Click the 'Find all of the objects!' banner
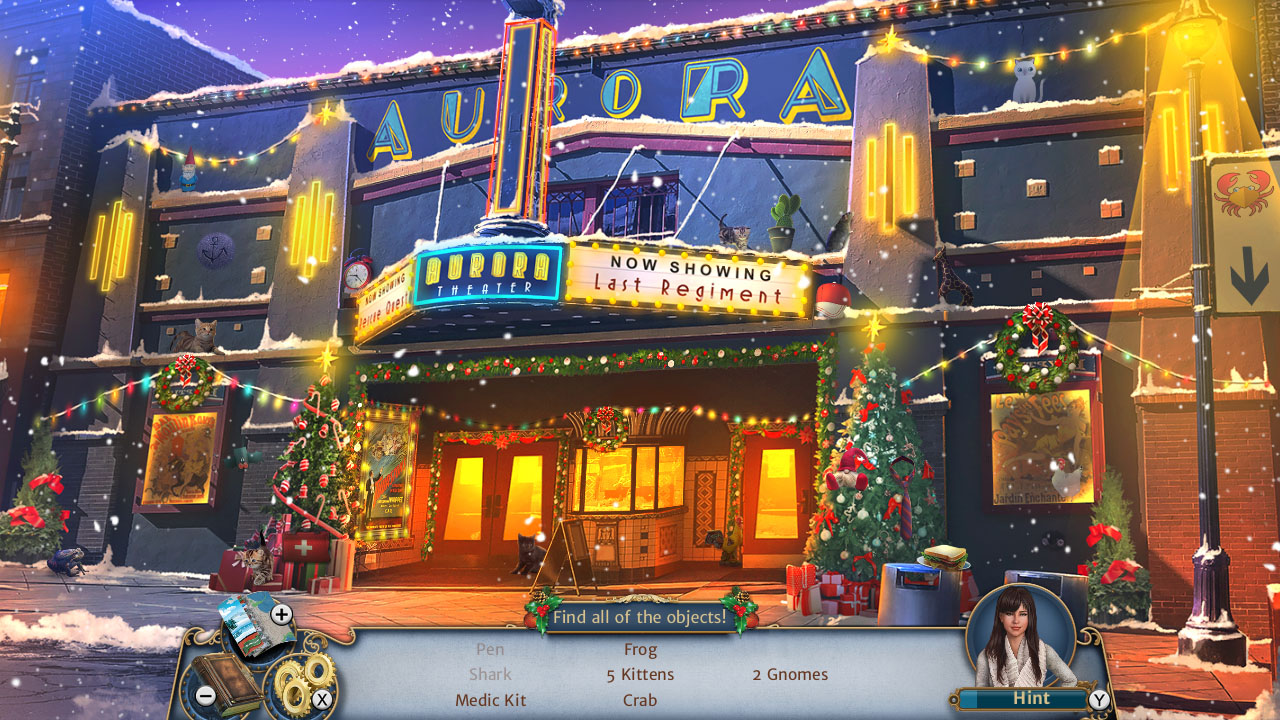Viewport: 1280px width, 720px height. [x=640, y=617]
